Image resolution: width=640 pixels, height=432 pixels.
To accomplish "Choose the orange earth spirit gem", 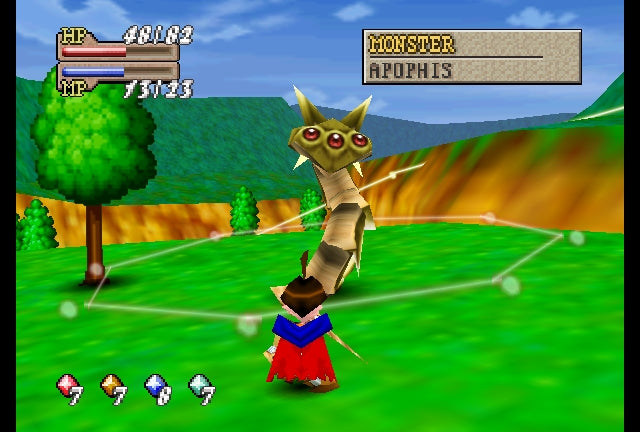I will click(111, 386).
